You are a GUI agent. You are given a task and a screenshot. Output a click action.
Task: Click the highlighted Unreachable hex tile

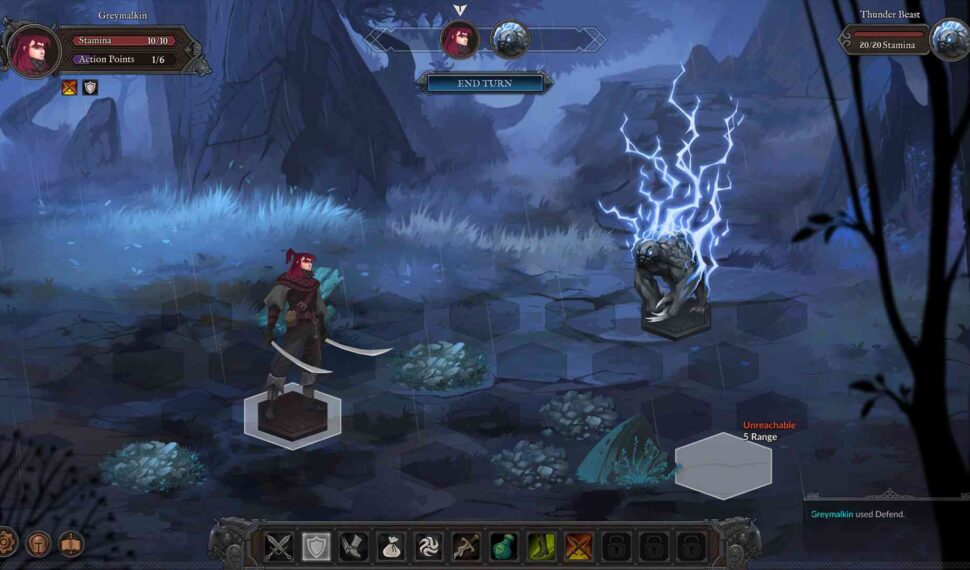click(723, 466)
